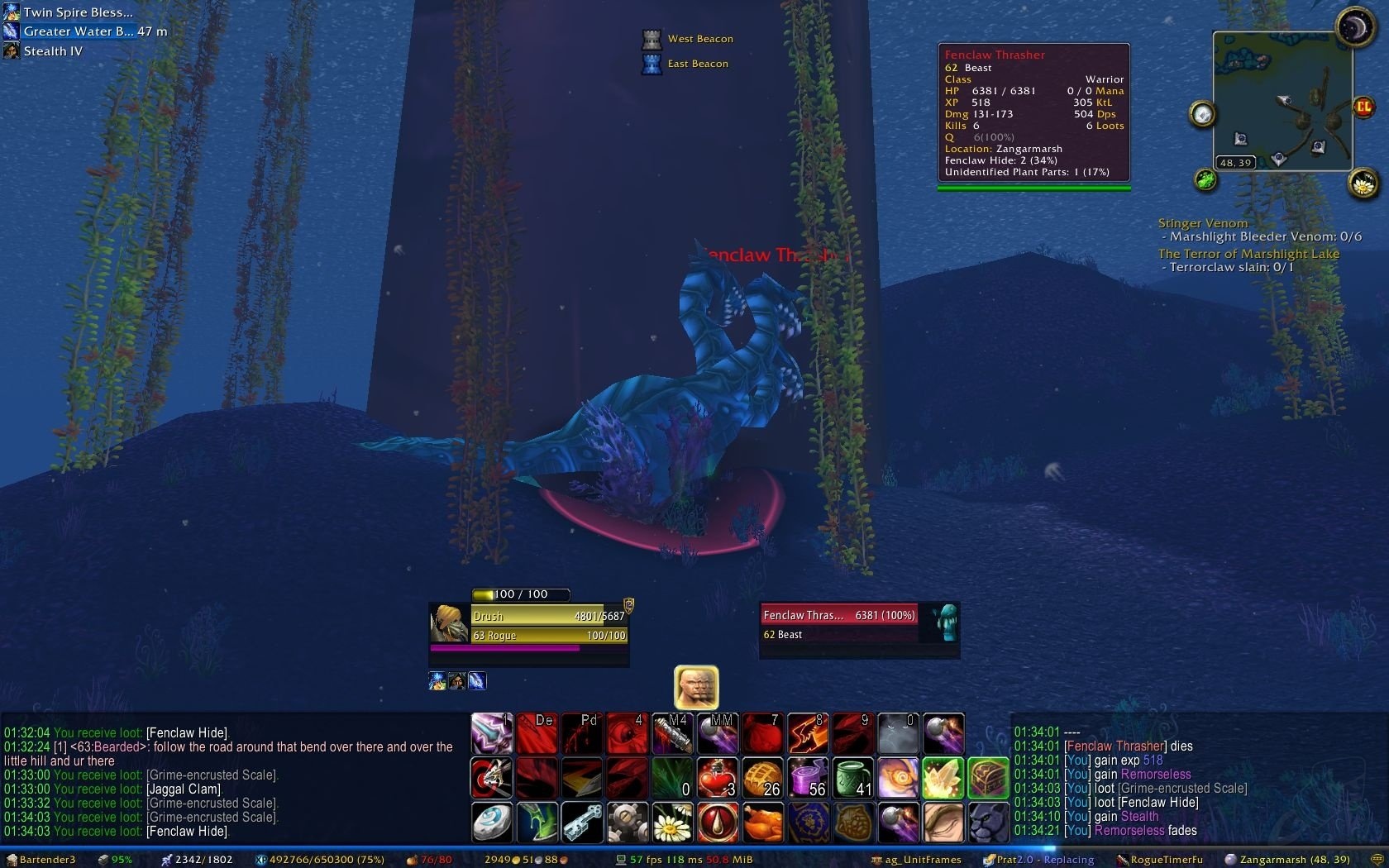1389x868 pixels.
Task: Open the red CL minimap button
Action: tap(1363, 107)
